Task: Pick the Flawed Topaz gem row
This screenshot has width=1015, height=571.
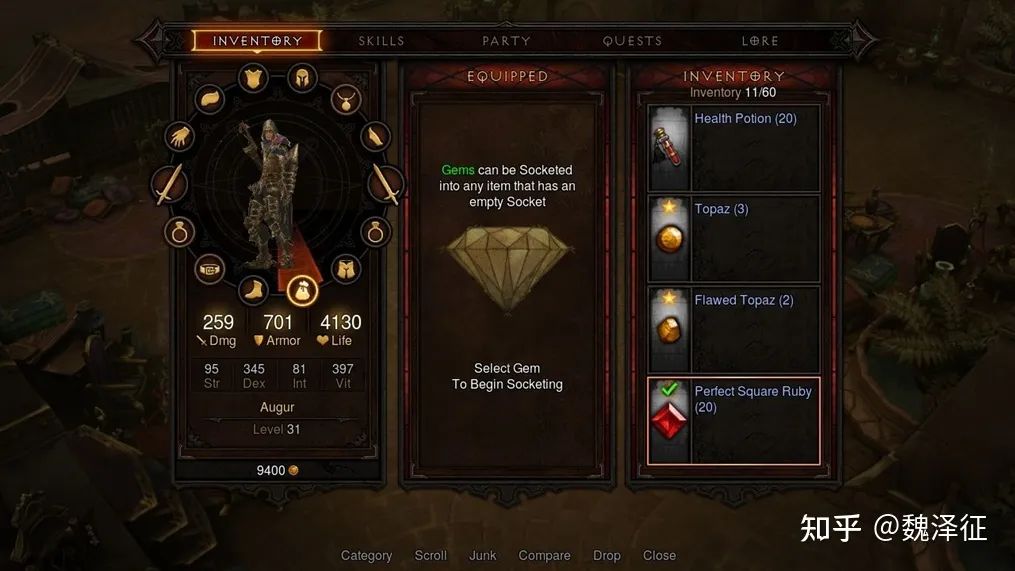Action: point(734,330)
